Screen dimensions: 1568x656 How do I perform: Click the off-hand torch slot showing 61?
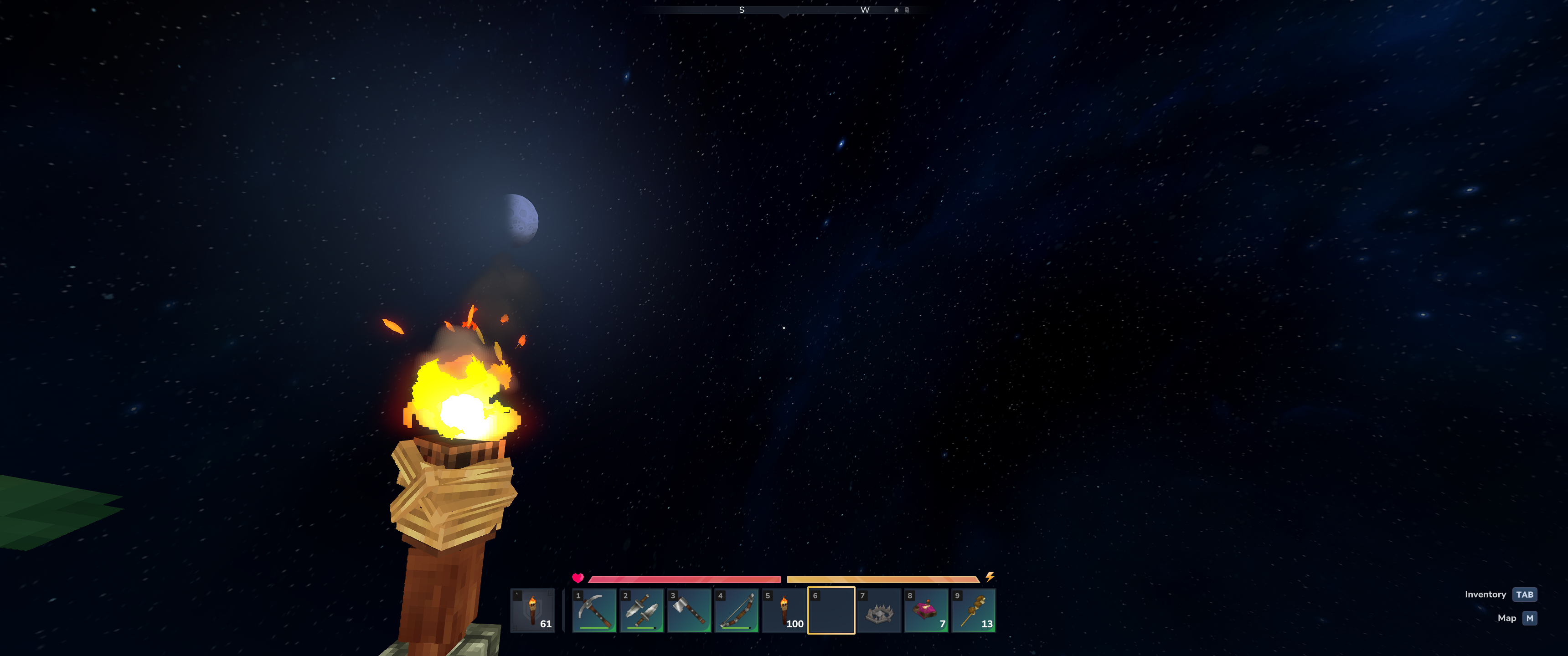click(x=532, y=610)
